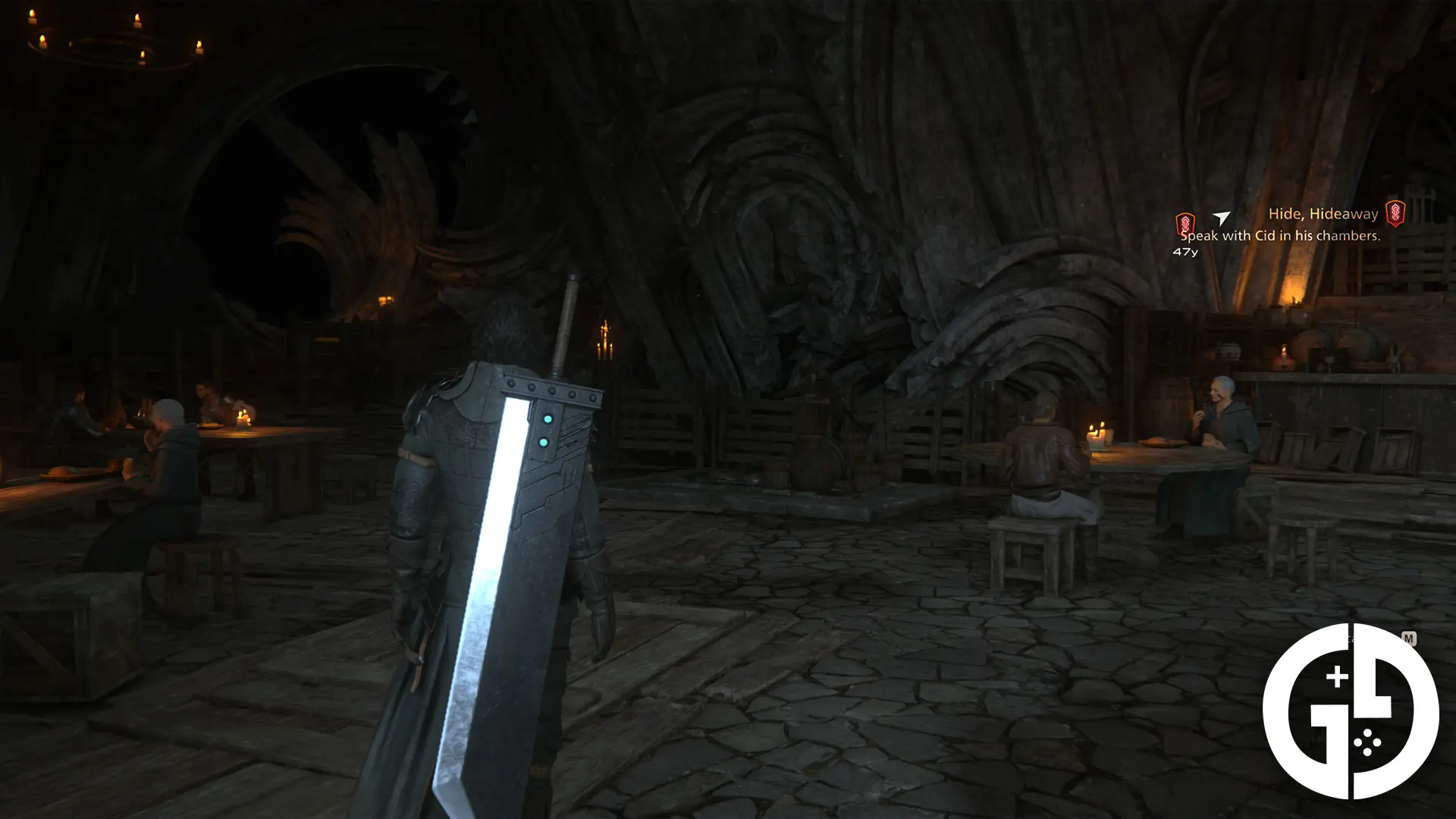Screen dimensions: 1456x819
Task: Select the white waypoint arrow indicator
Action: (1220, 218)
